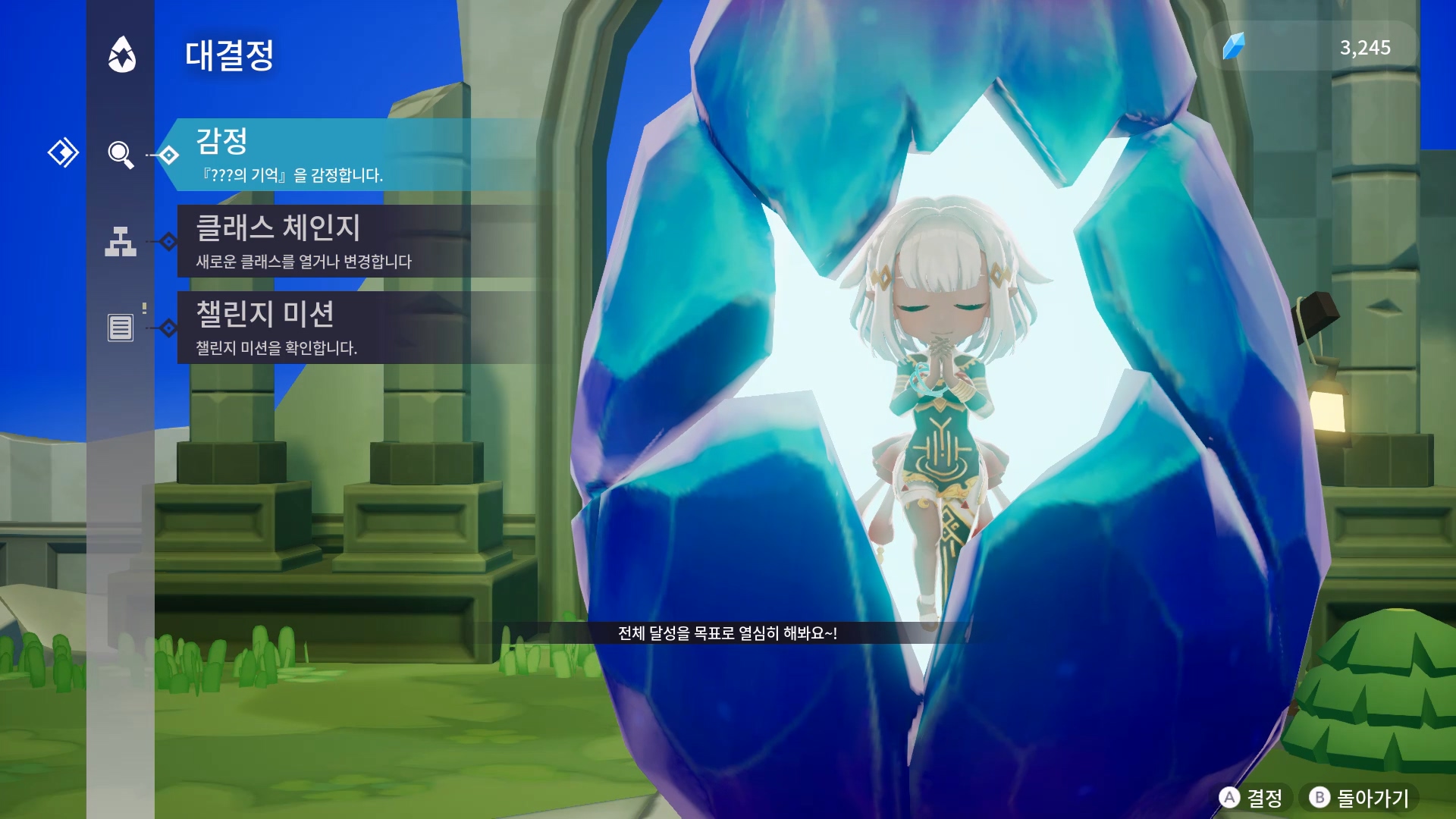
Task: Choose the 챌린지 미션 entry
Action: (349, 328)
